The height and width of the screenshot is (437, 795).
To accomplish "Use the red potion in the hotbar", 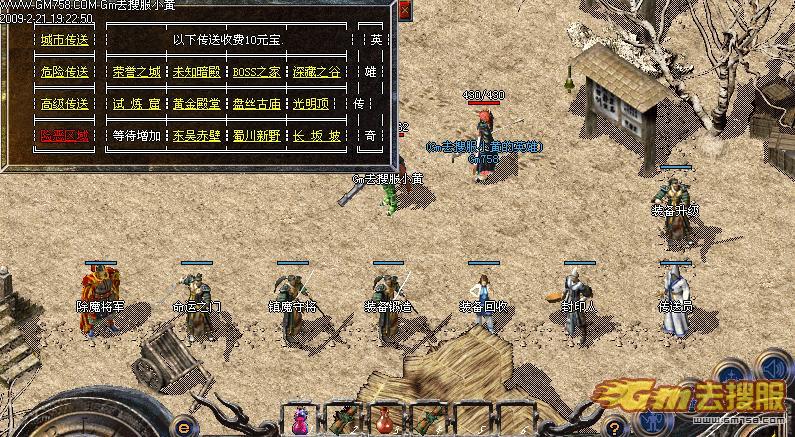I will (385, 419).
